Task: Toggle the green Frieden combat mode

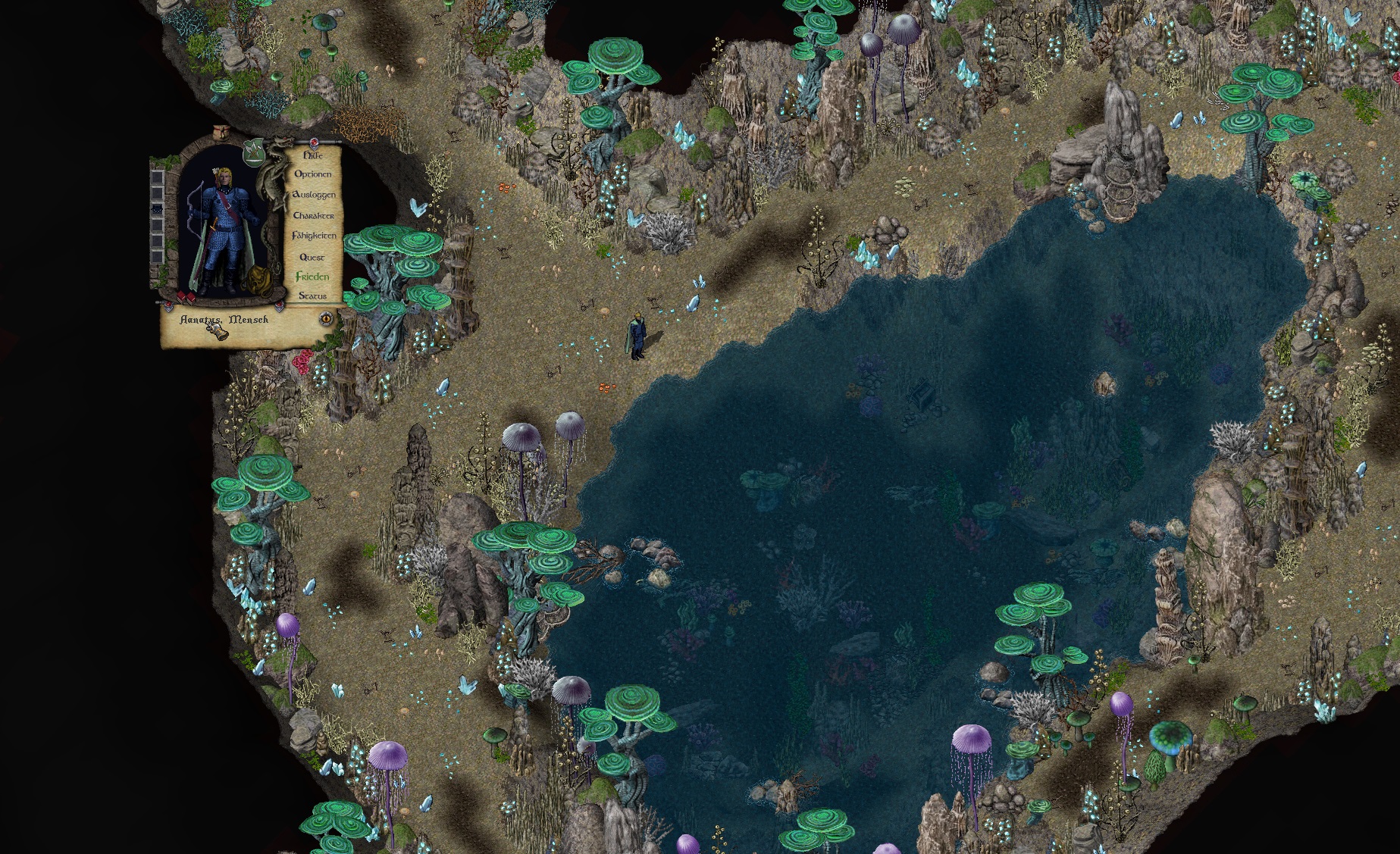Action: pyautogui.click(x=312, y=277)
